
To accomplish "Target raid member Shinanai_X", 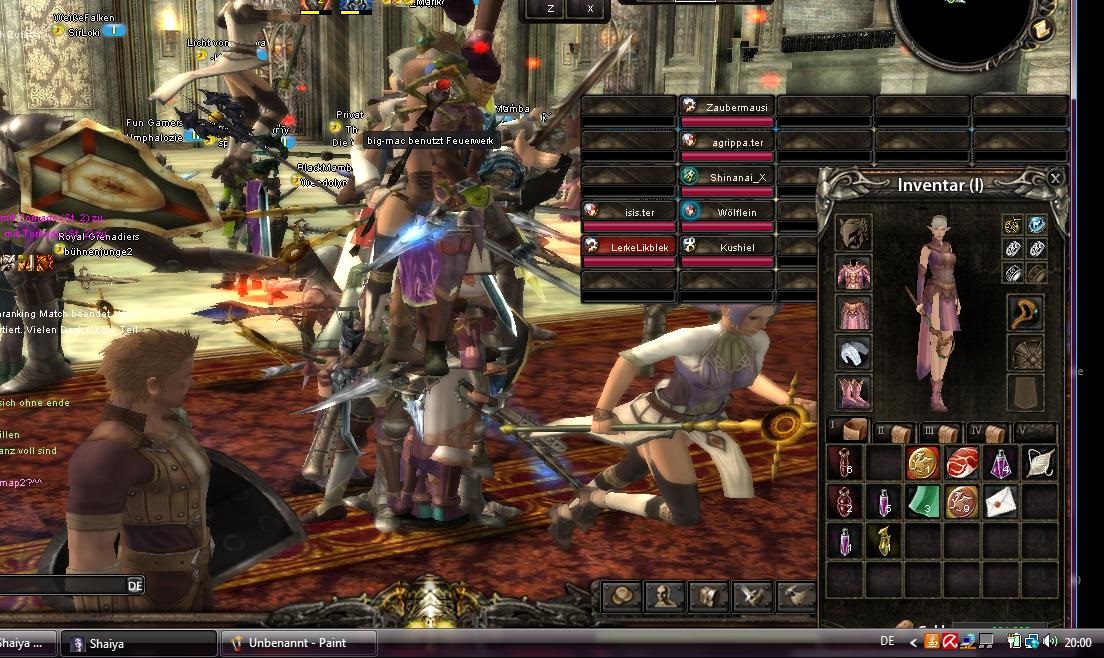I will (727, 177).
